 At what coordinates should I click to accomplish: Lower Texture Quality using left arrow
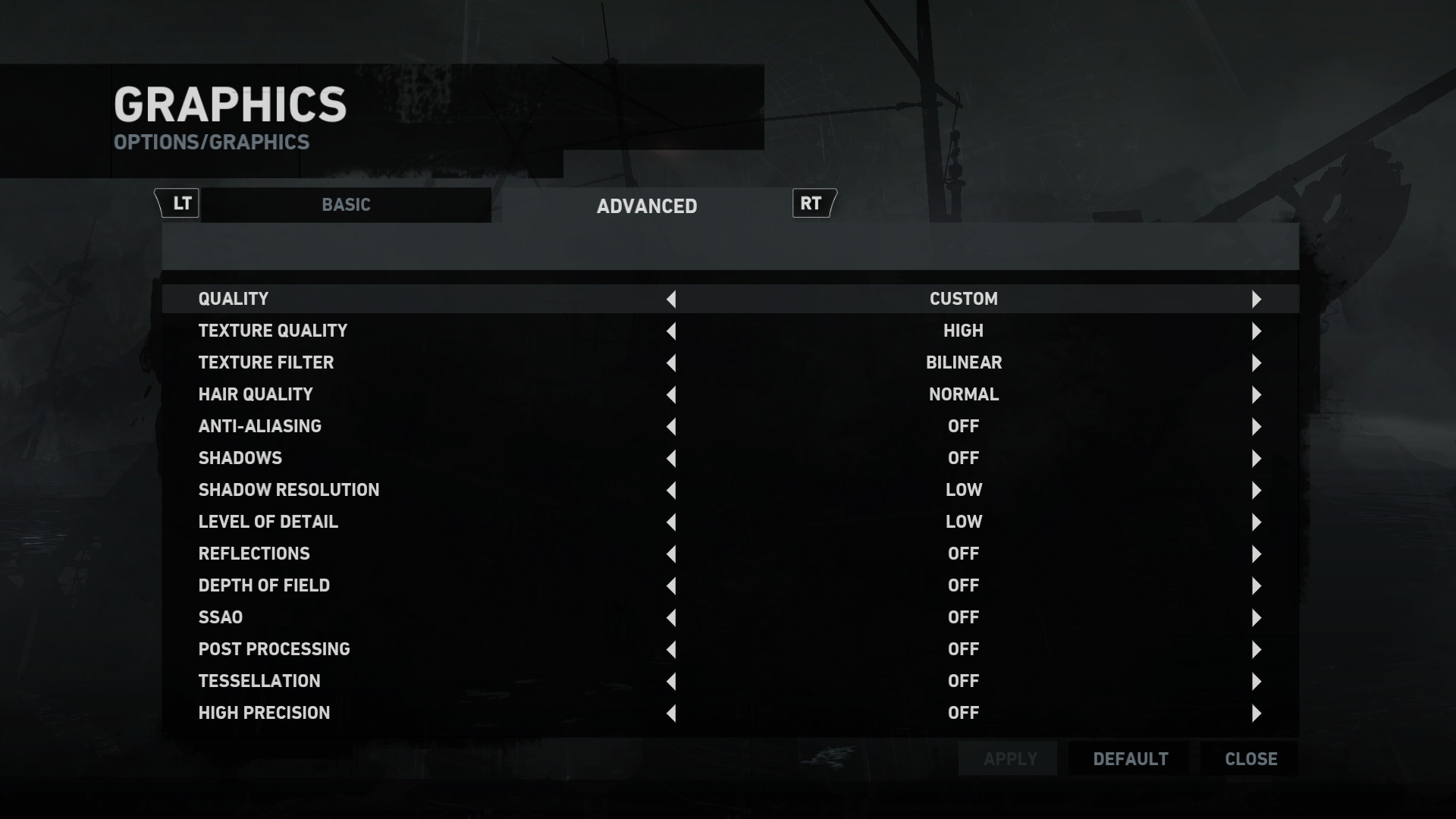click(671, 331)
